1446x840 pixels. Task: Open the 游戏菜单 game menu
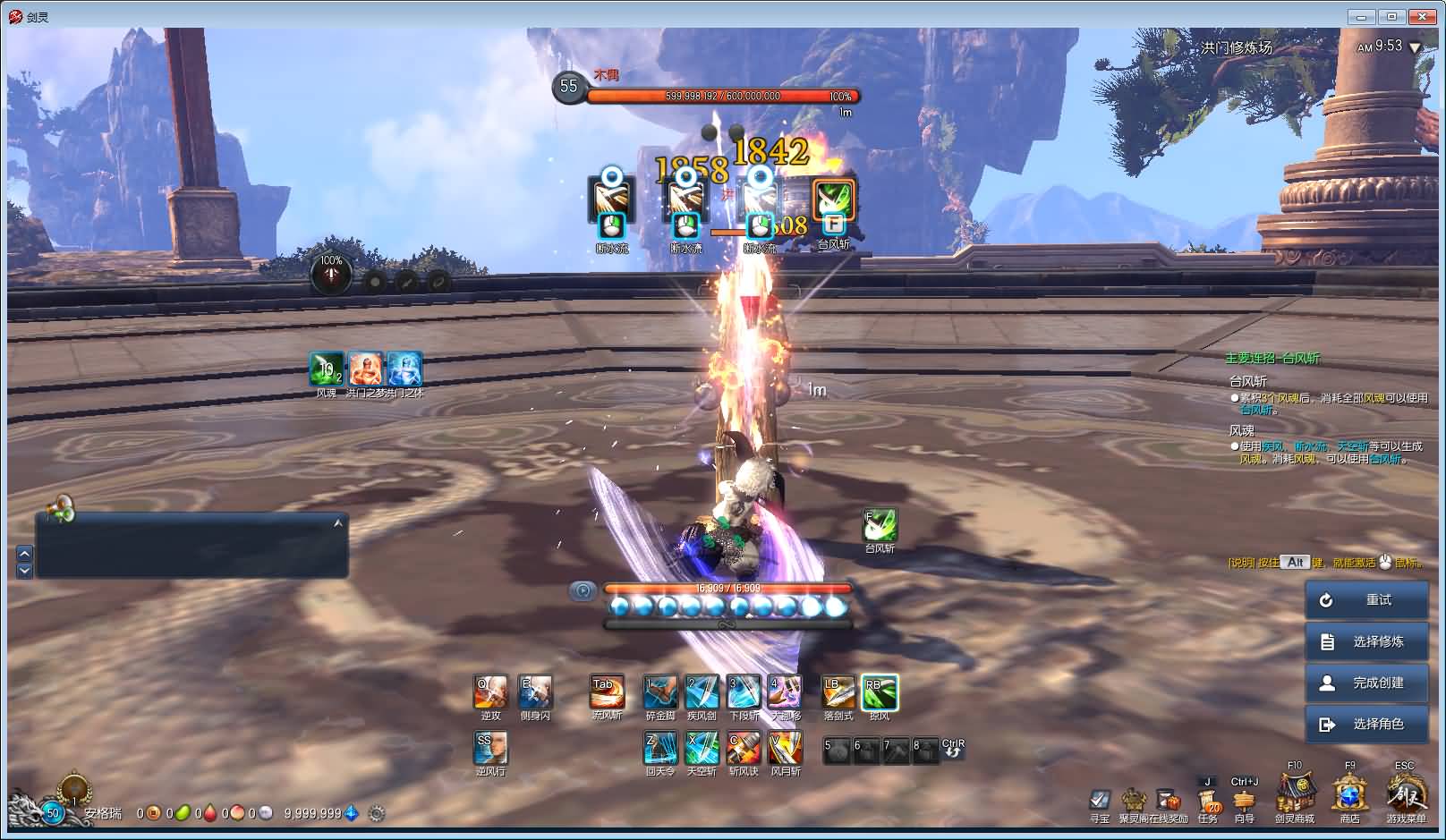tap(1406, 793)
